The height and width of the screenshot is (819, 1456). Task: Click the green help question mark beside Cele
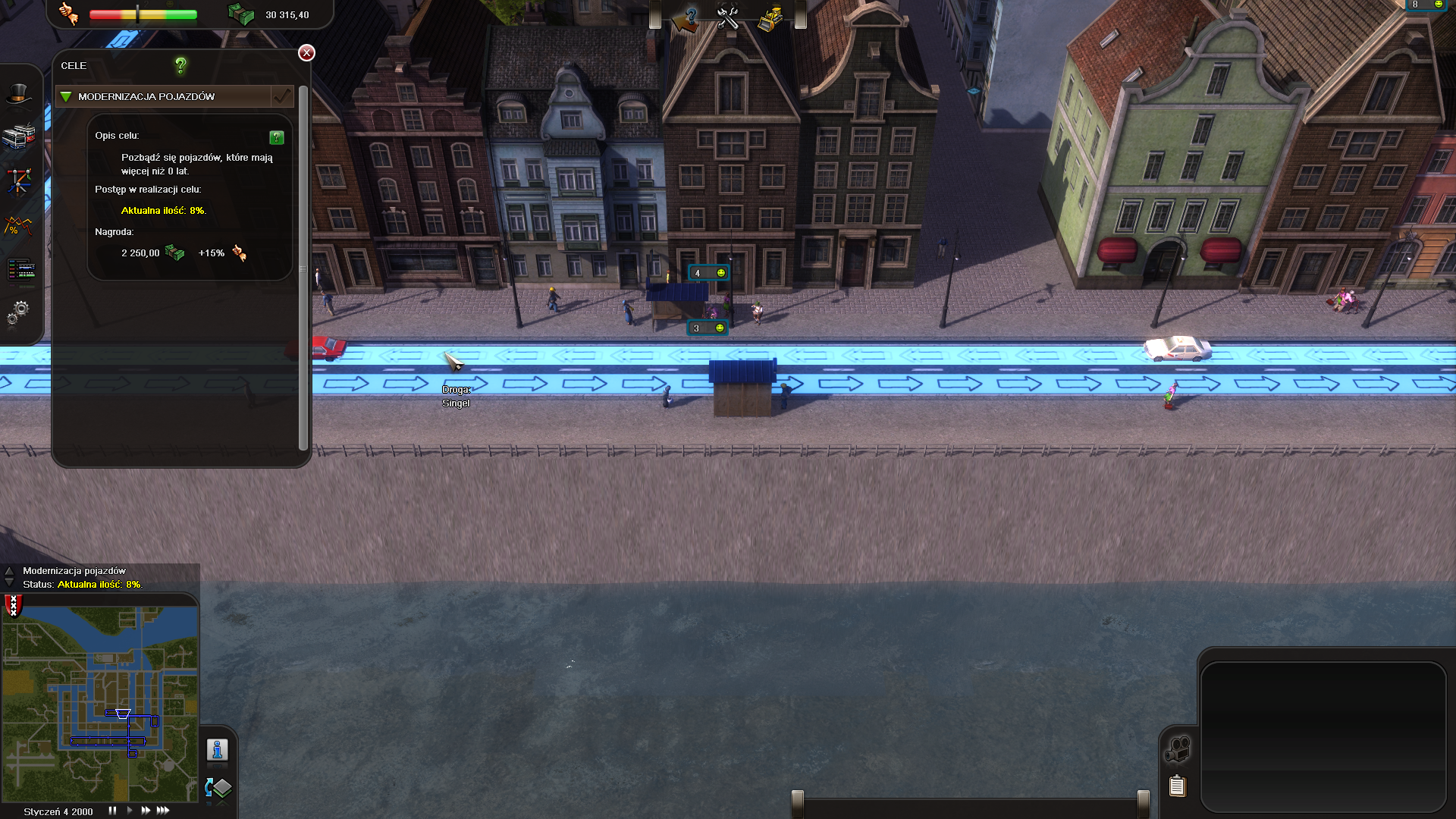(x=180, y=66)
